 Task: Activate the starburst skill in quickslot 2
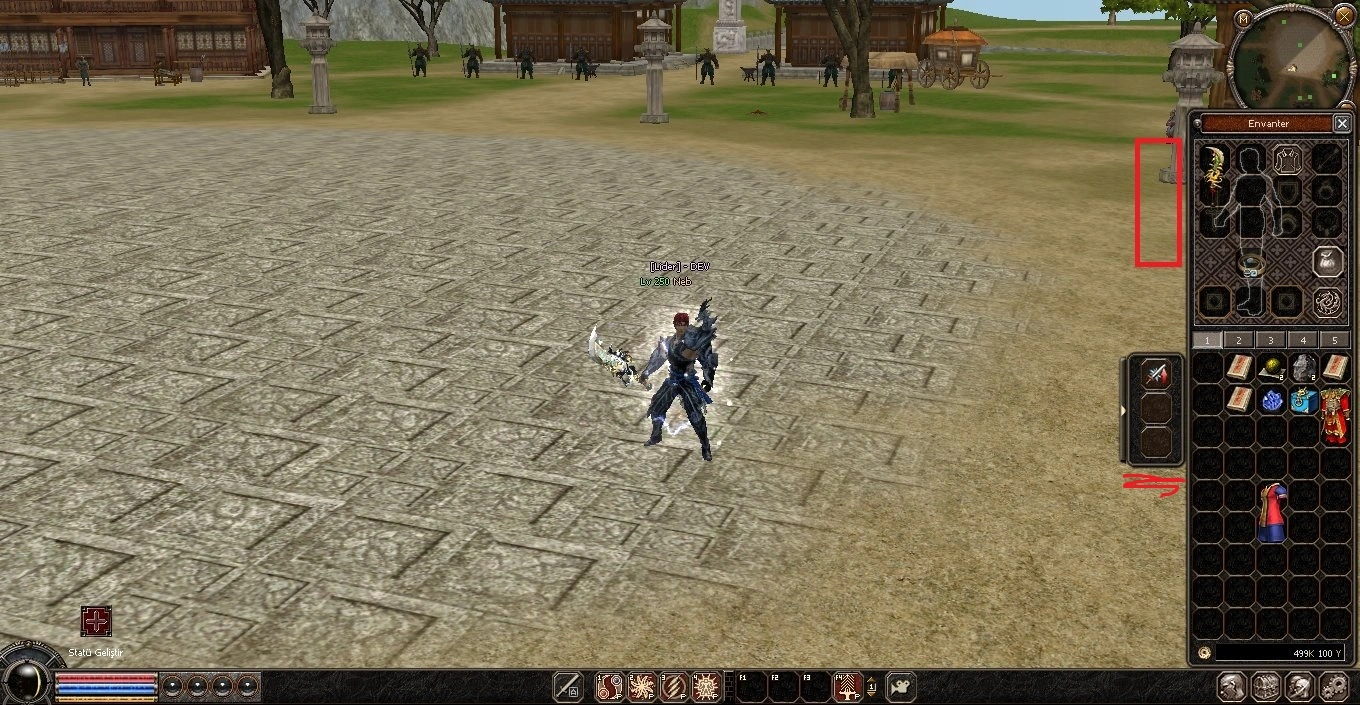coord(642,686)
